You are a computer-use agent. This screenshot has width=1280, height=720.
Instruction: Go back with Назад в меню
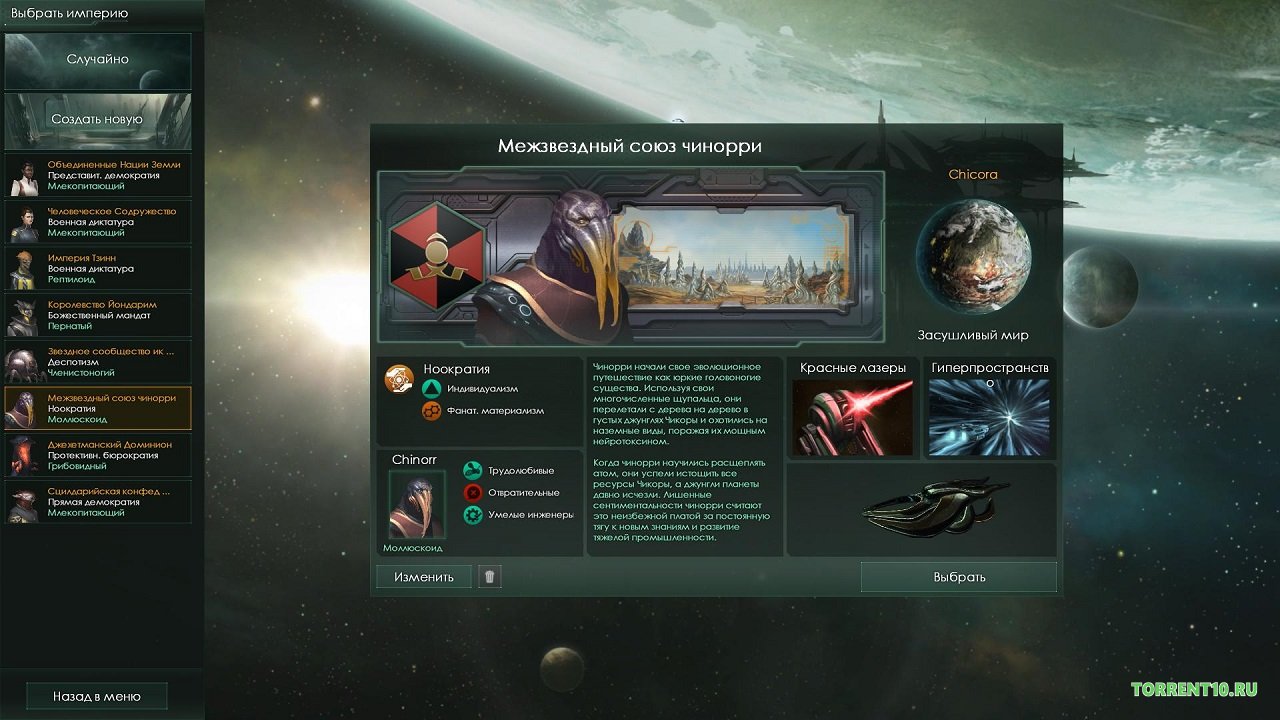pos(97,696)
